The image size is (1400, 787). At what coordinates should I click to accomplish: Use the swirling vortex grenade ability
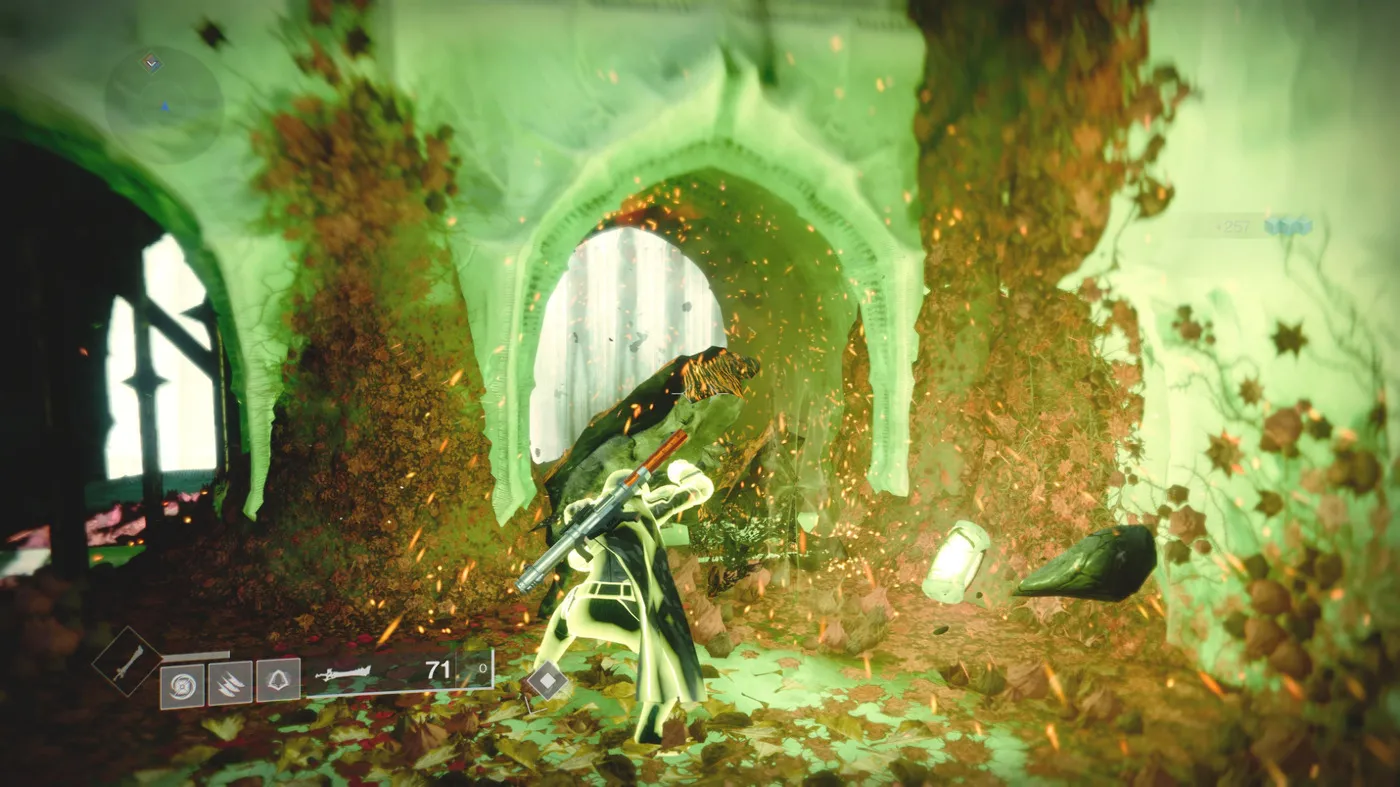coord(182,685)
